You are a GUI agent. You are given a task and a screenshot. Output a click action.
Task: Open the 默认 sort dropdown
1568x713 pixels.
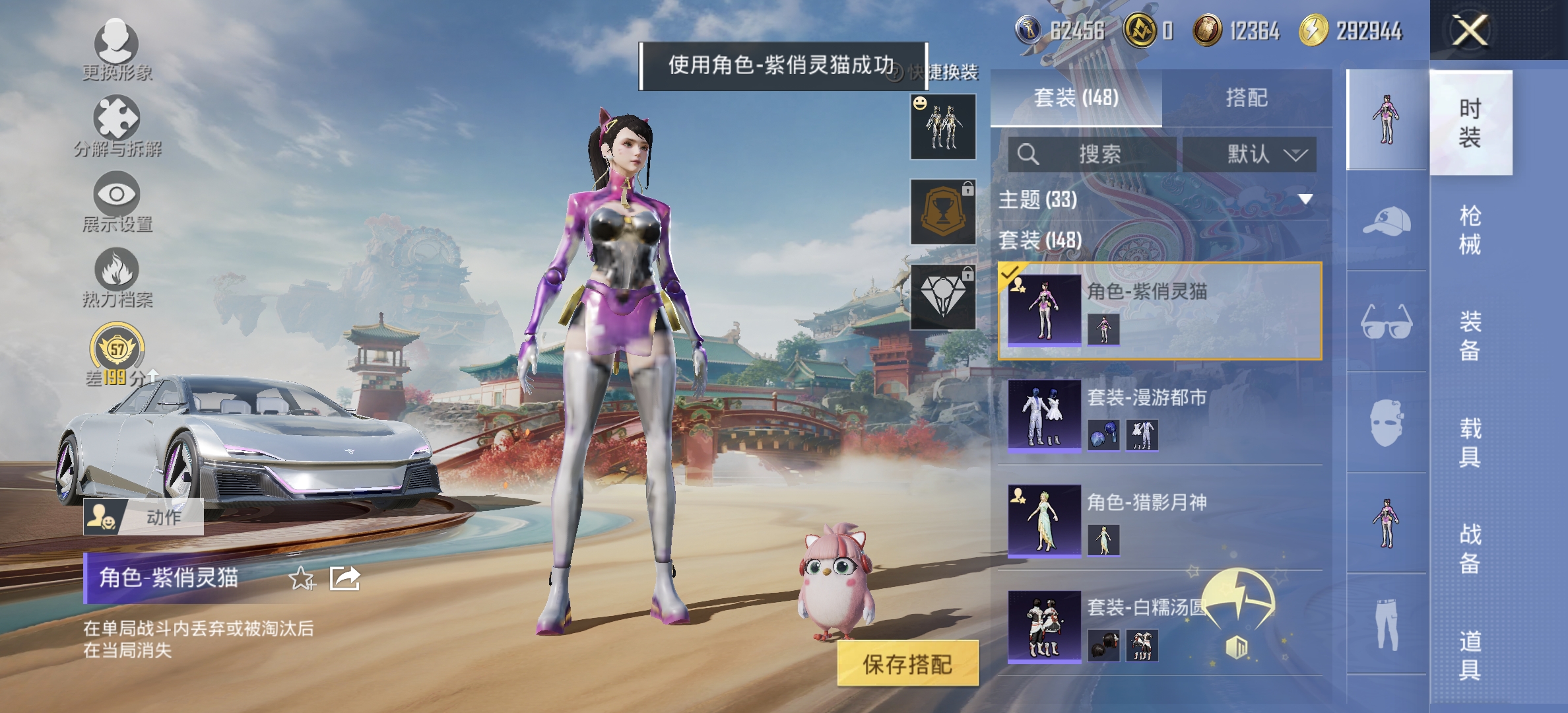tap(1250, 155)
